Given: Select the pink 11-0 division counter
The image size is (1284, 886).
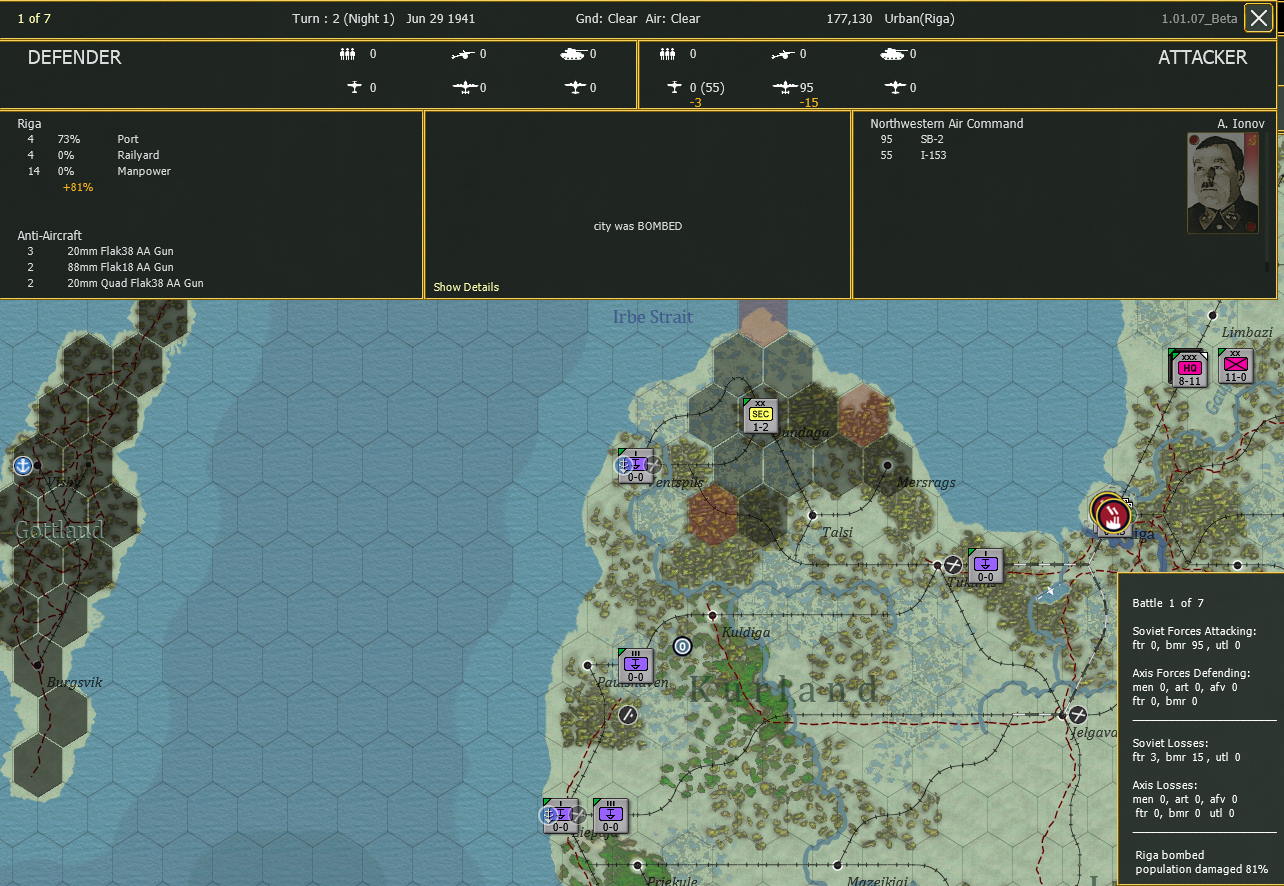Looking at the screenshot, I should click(x=1236, y=366).
